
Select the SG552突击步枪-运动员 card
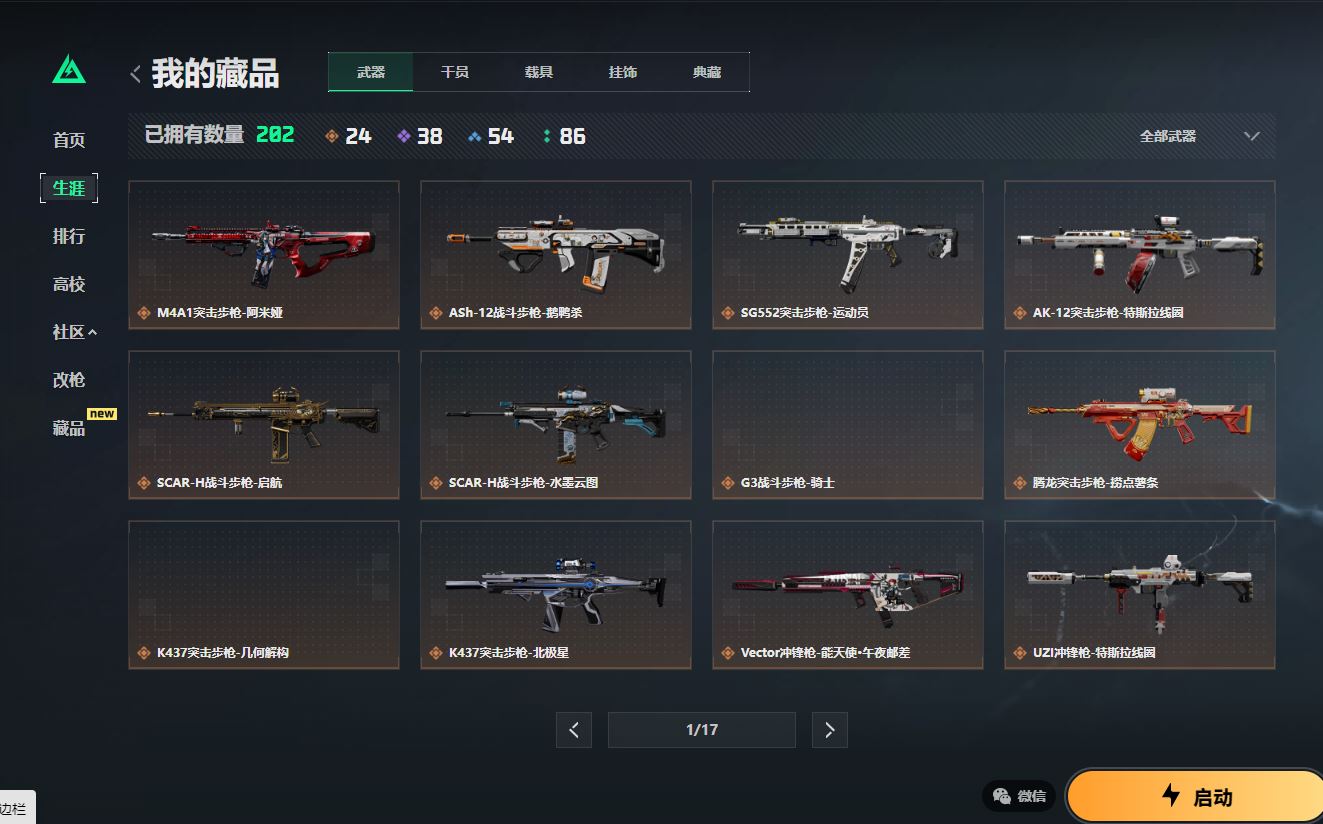coord(848,254)
